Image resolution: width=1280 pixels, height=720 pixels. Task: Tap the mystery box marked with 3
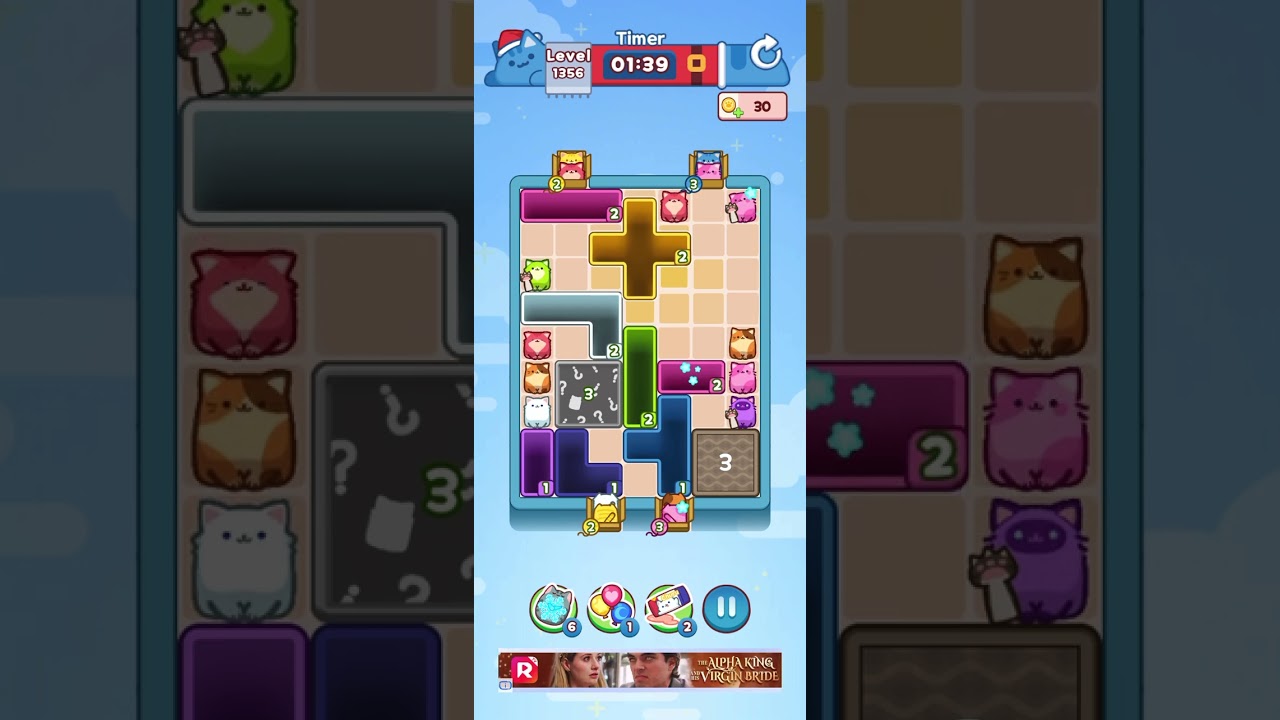pyautogui.click(x=588, y=395)
